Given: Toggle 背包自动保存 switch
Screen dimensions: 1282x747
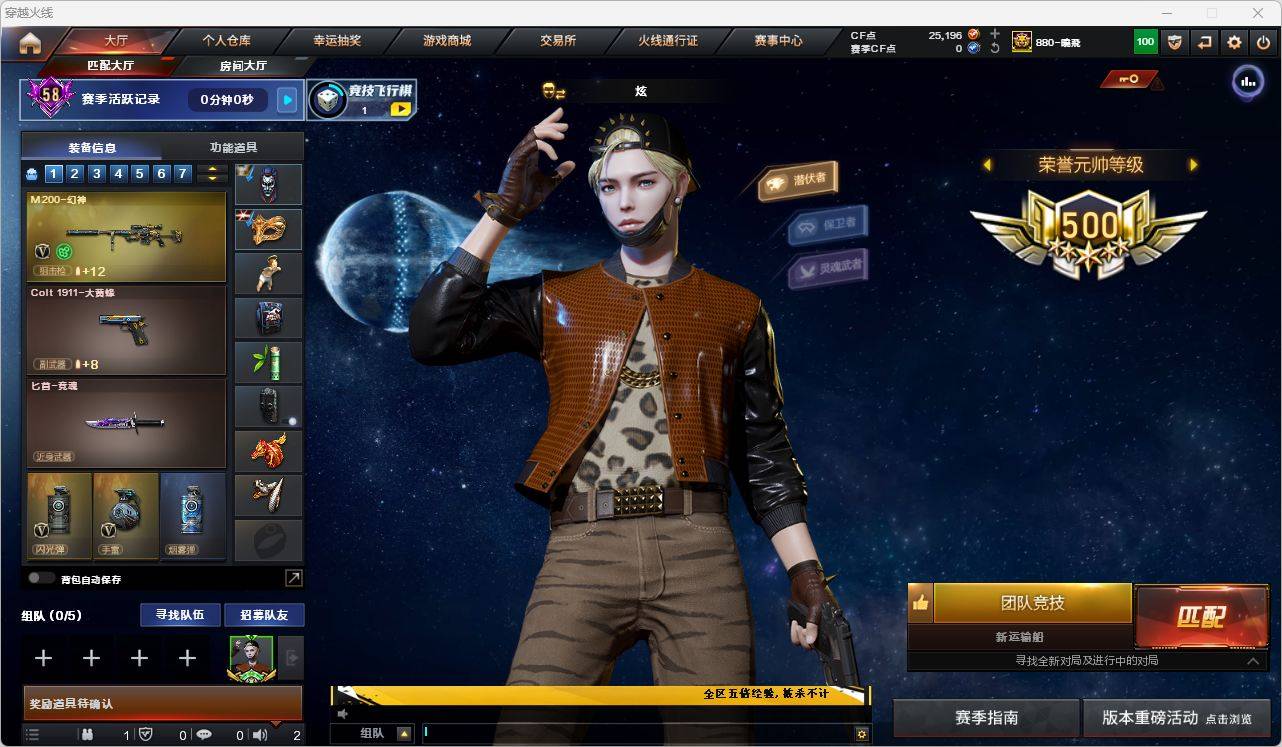Looking at the screenshot, I should coord(42,578).
